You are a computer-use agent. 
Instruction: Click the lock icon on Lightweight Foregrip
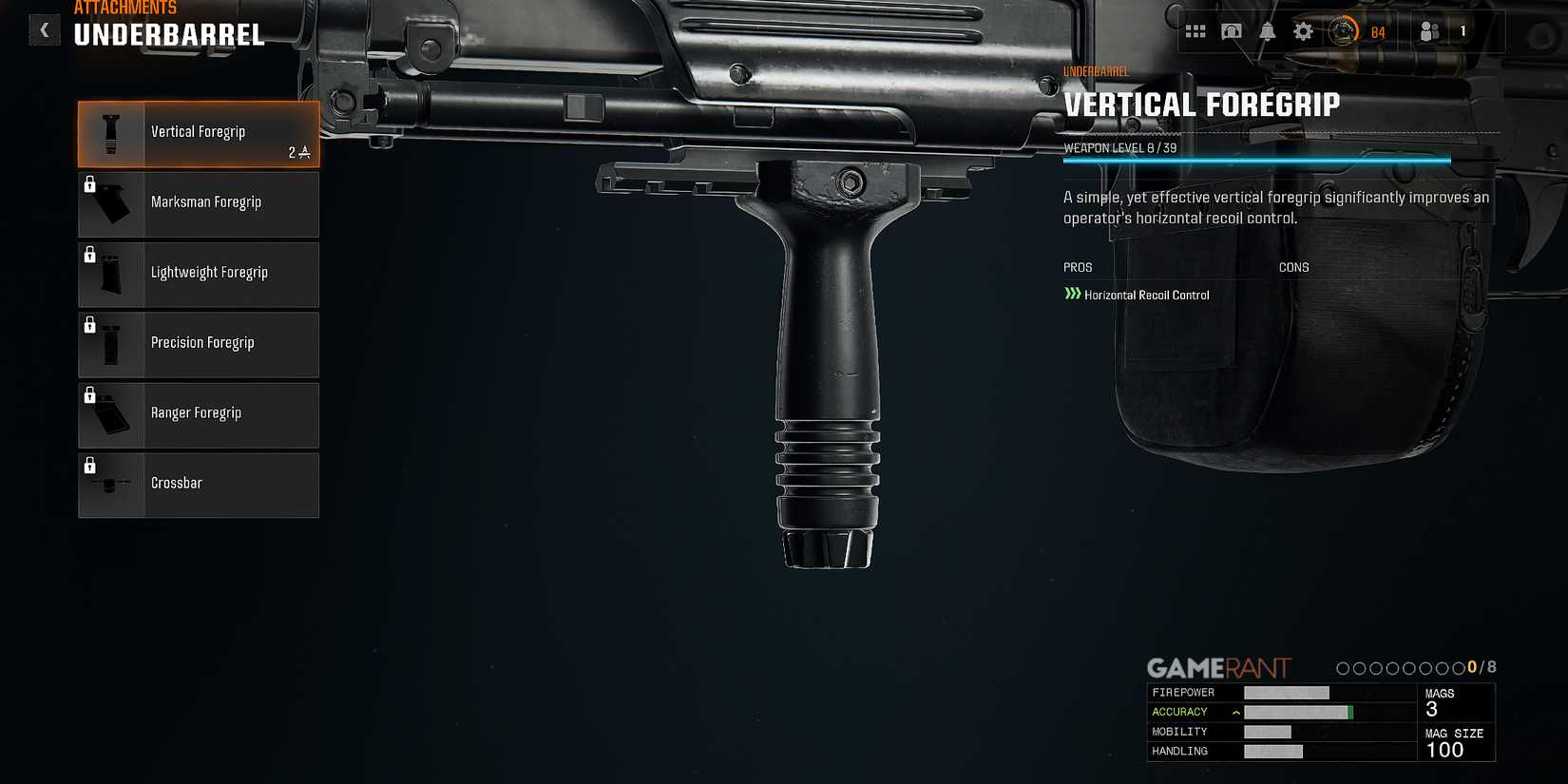point(90,255)
